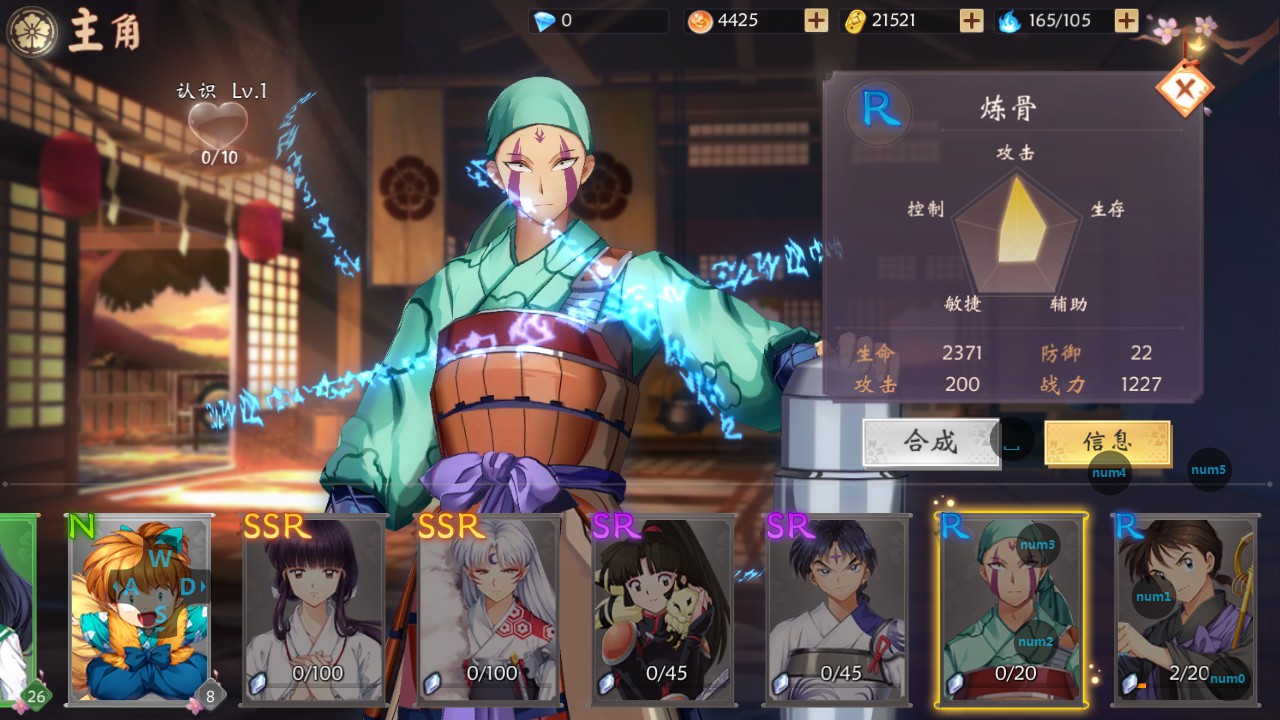Select the R brown-haired boy card
The width and height of the screenshot is (1280, 720).
[x=1186, y=608]
